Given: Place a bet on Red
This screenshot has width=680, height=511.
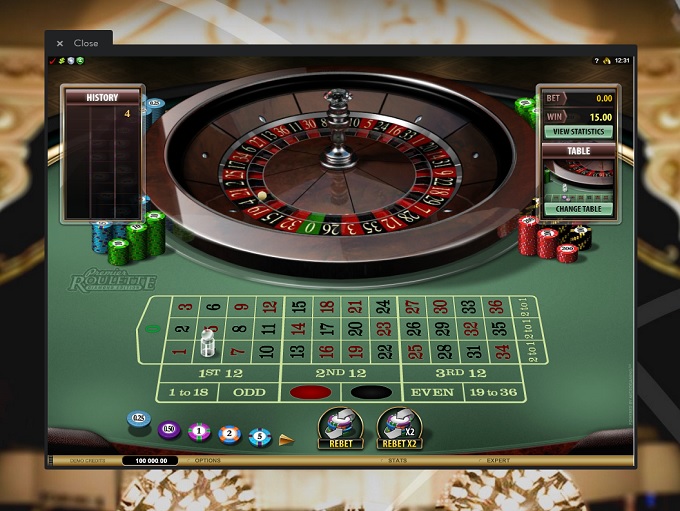Looking at the screenshot, I should click(309, 392).
